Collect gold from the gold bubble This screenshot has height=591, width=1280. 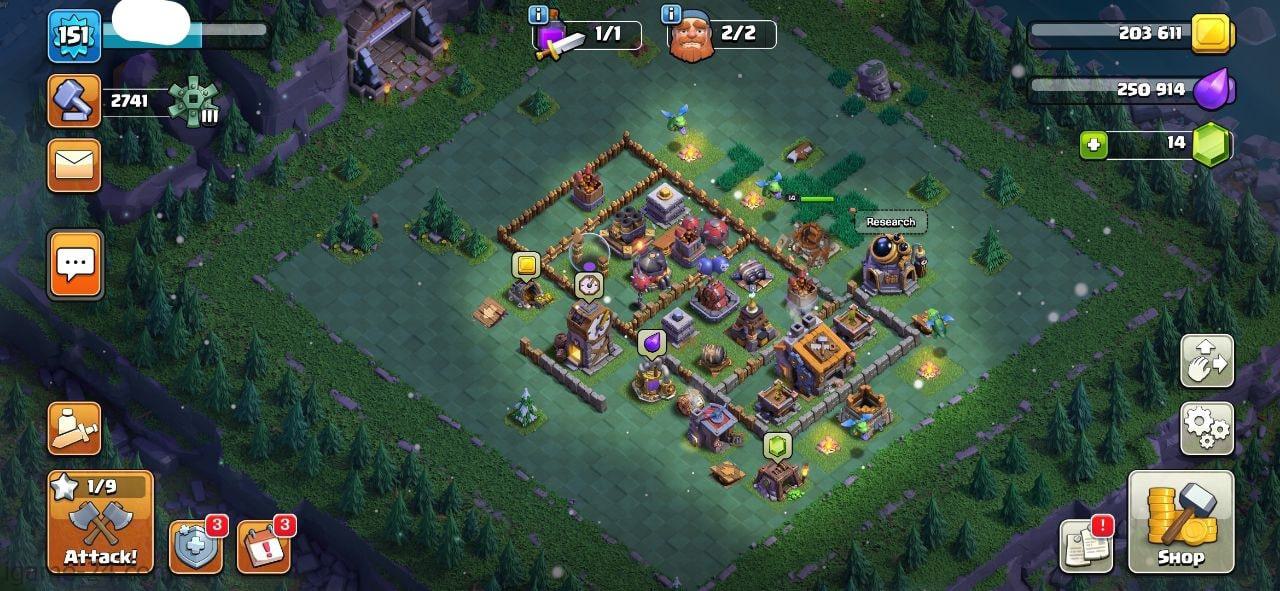point(526,265)
